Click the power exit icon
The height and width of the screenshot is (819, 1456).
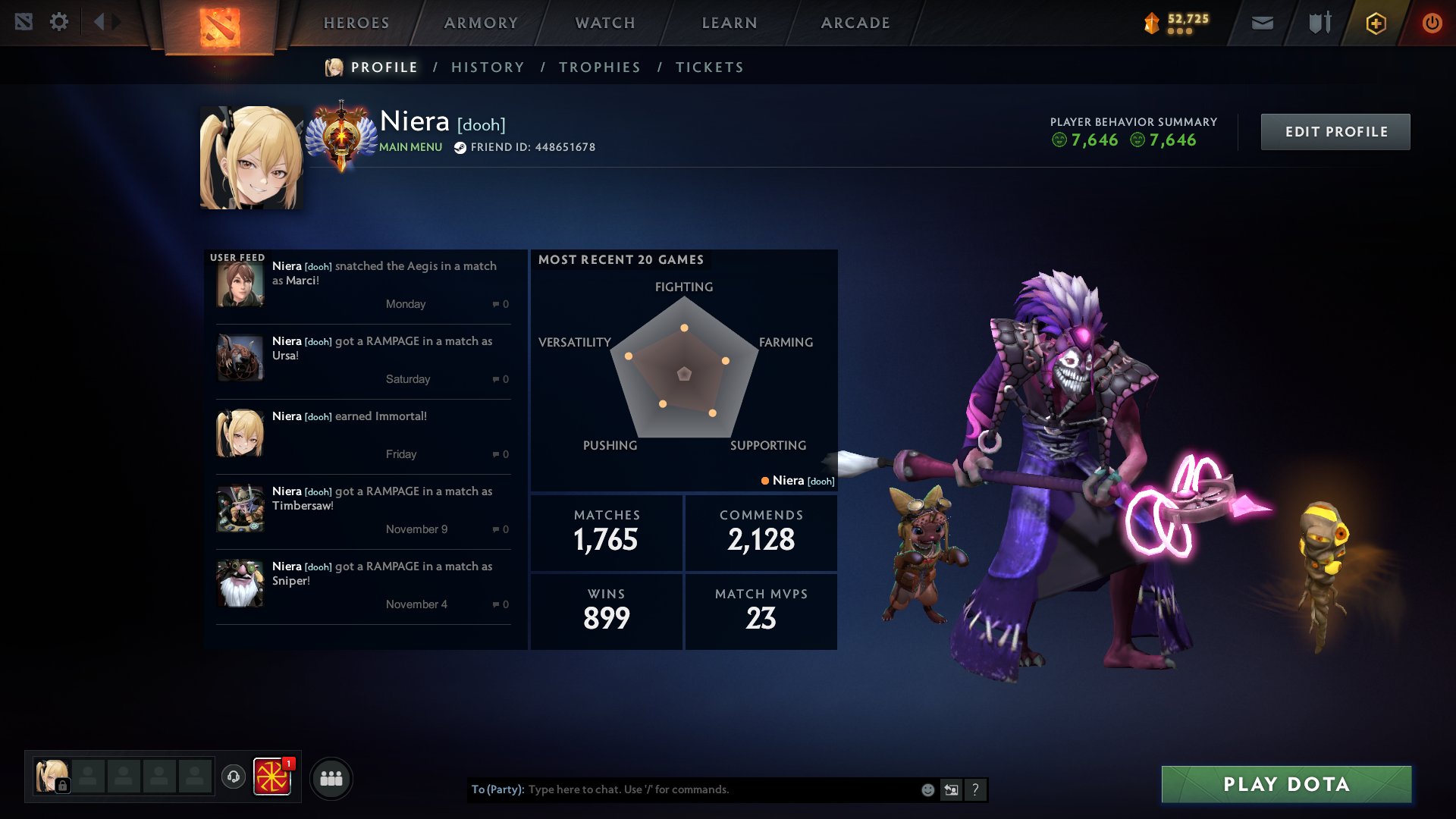(x=1432, y=23)
